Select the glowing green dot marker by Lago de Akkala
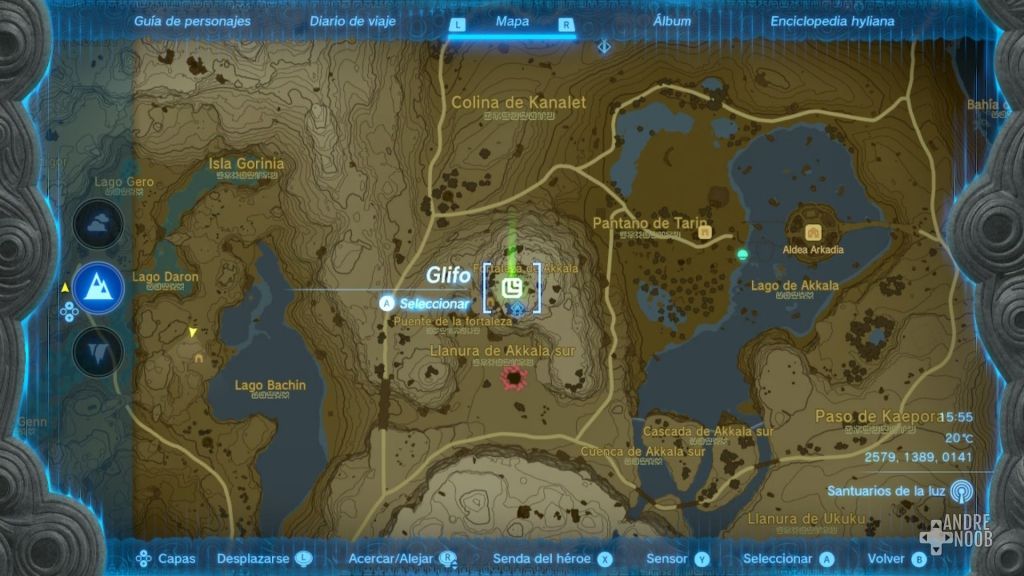 click(x=742, y=255)
